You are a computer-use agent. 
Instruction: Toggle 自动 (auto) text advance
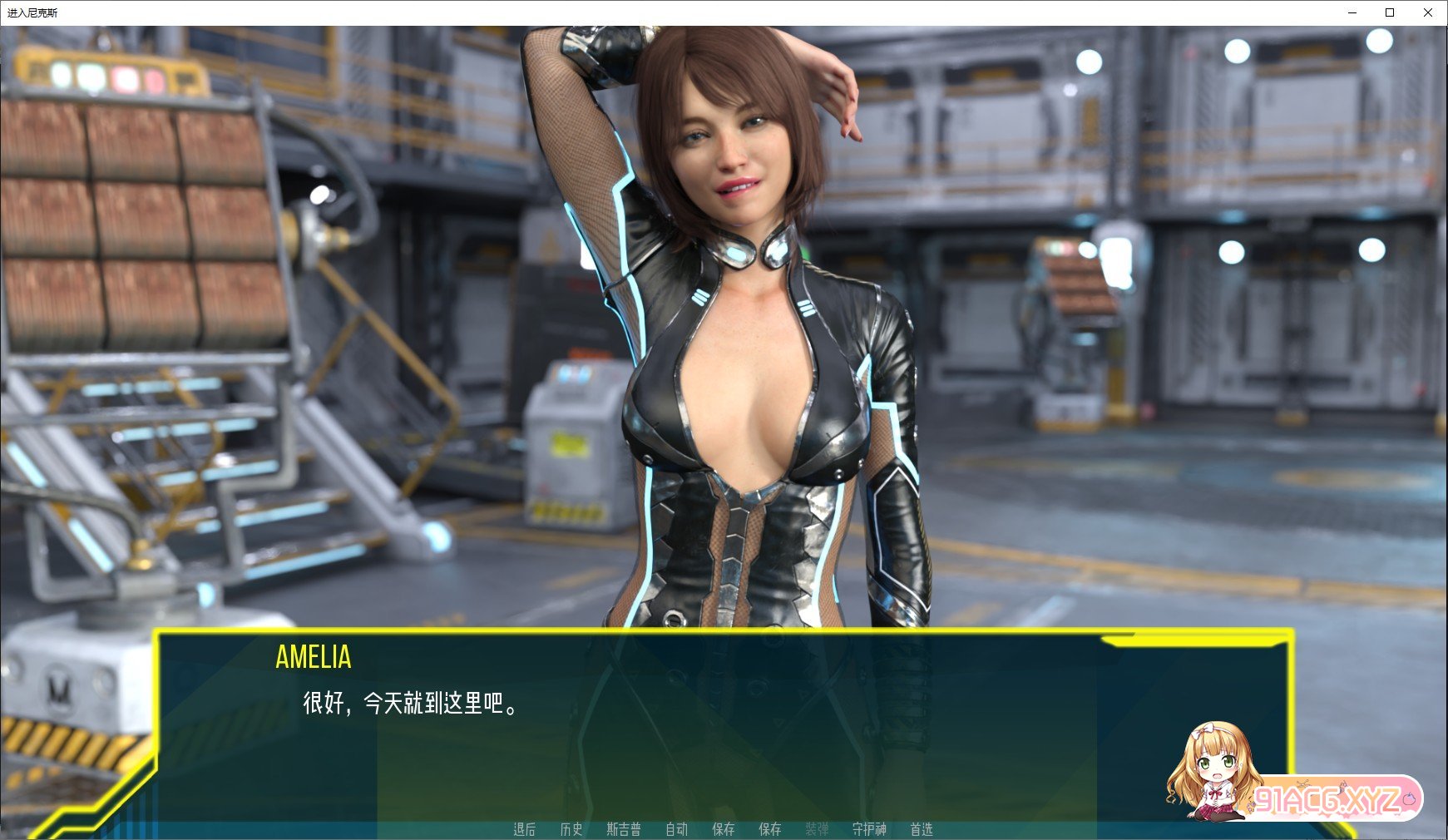pos(676,829)
